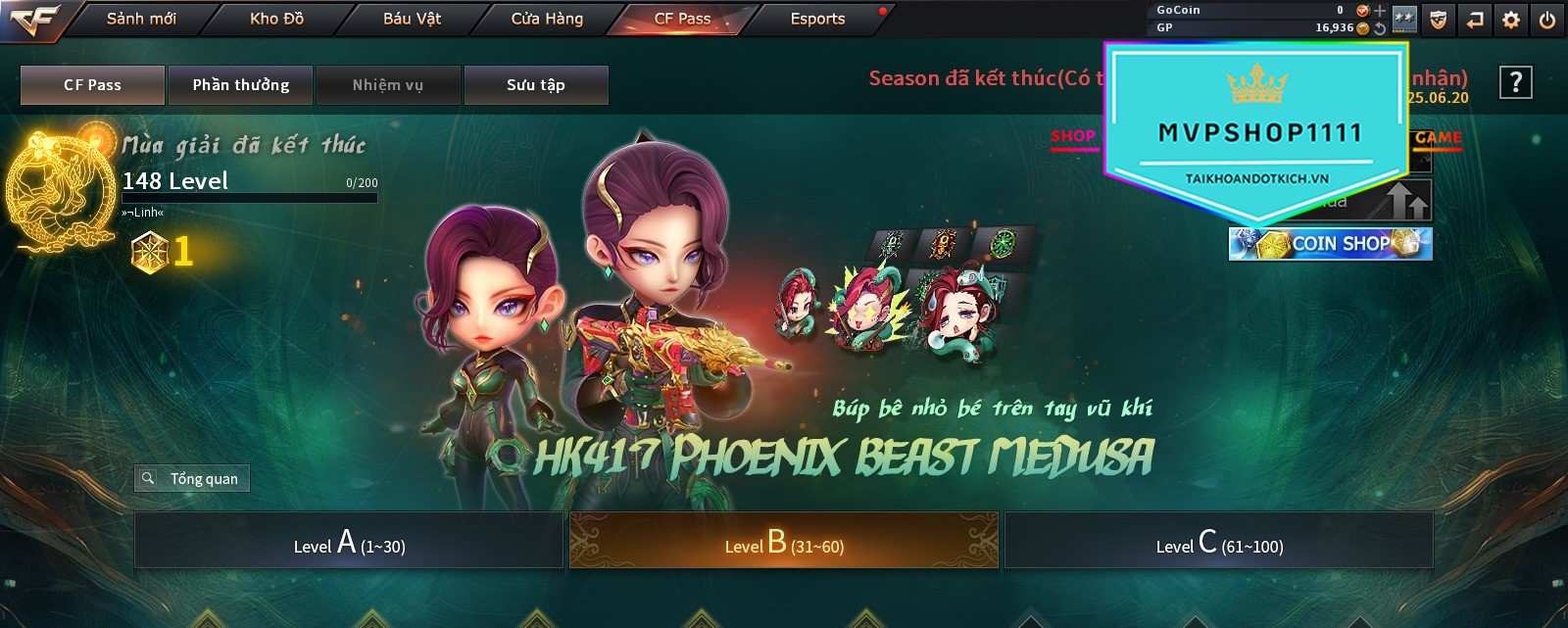
Task: Switch to the CF Pass sub-tab
Action: click(92, 85)
